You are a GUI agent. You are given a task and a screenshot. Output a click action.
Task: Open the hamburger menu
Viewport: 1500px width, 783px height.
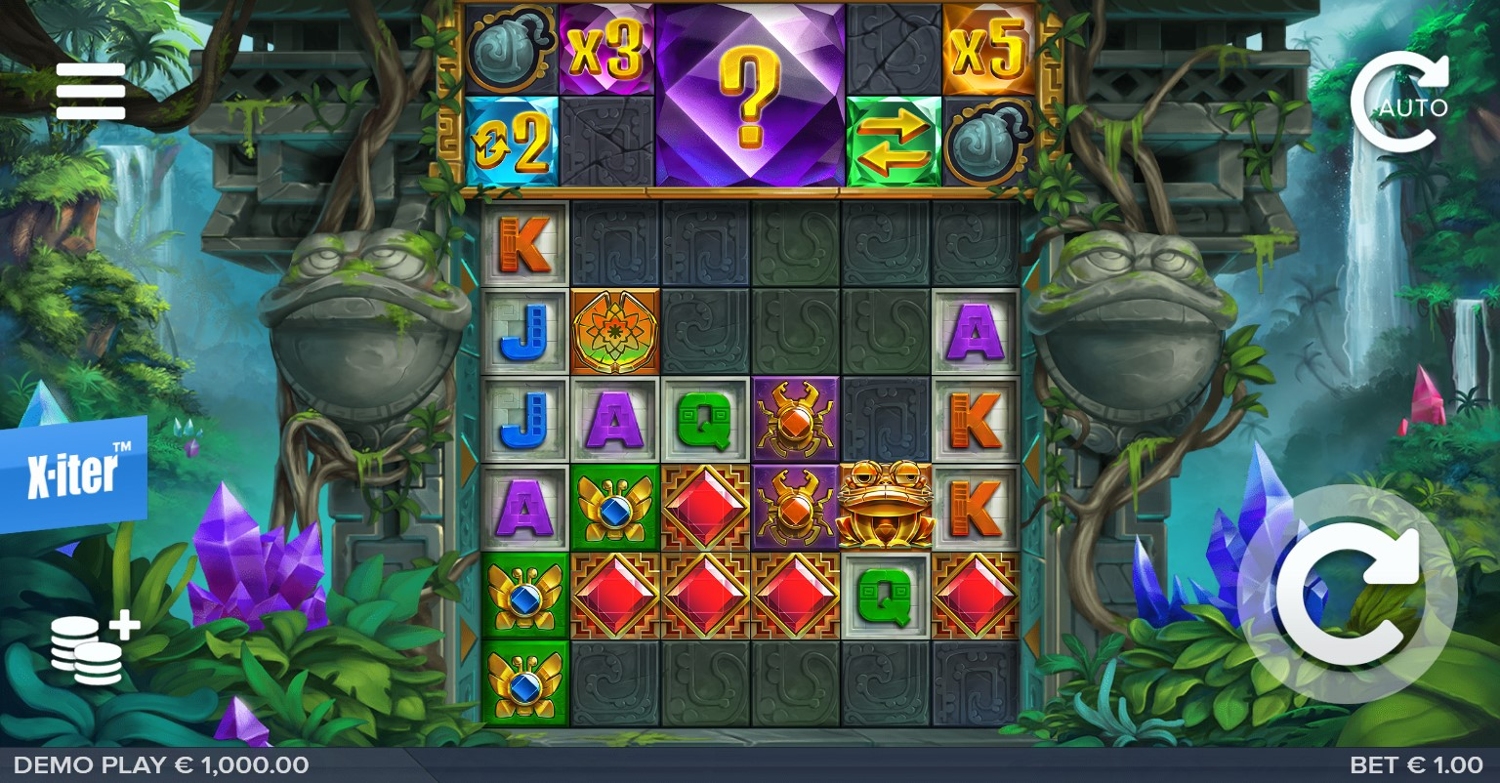[x=91, y=91]
